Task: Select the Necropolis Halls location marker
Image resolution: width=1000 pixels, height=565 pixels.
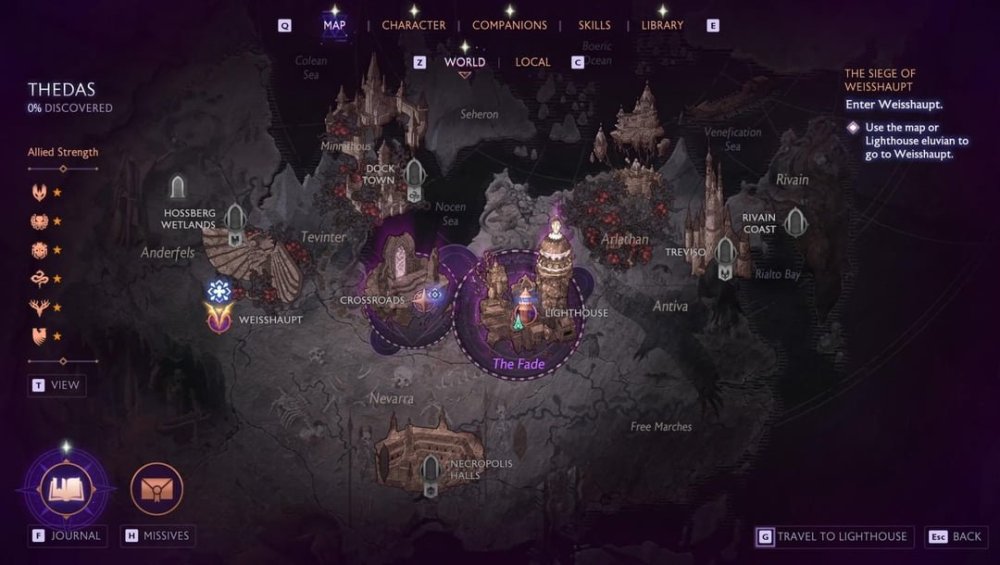Action: tap(431, 470)
